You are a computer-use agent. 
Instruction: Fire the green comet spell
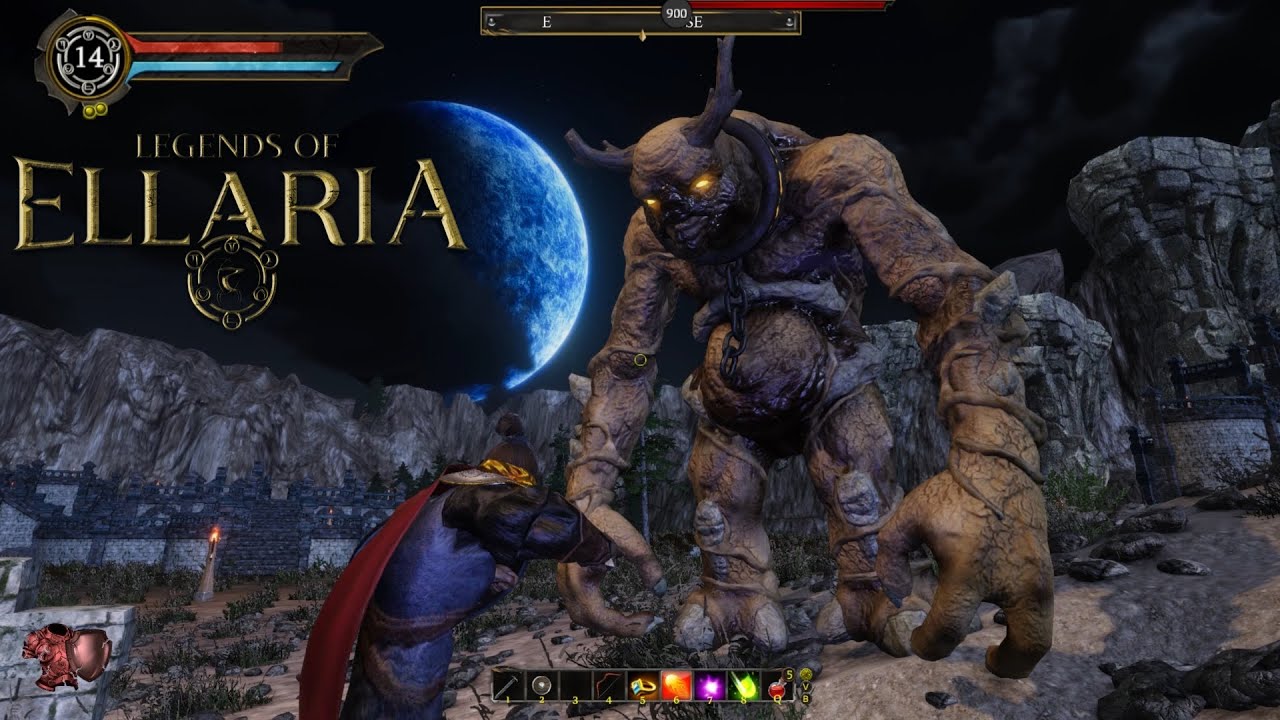[743, 685]
